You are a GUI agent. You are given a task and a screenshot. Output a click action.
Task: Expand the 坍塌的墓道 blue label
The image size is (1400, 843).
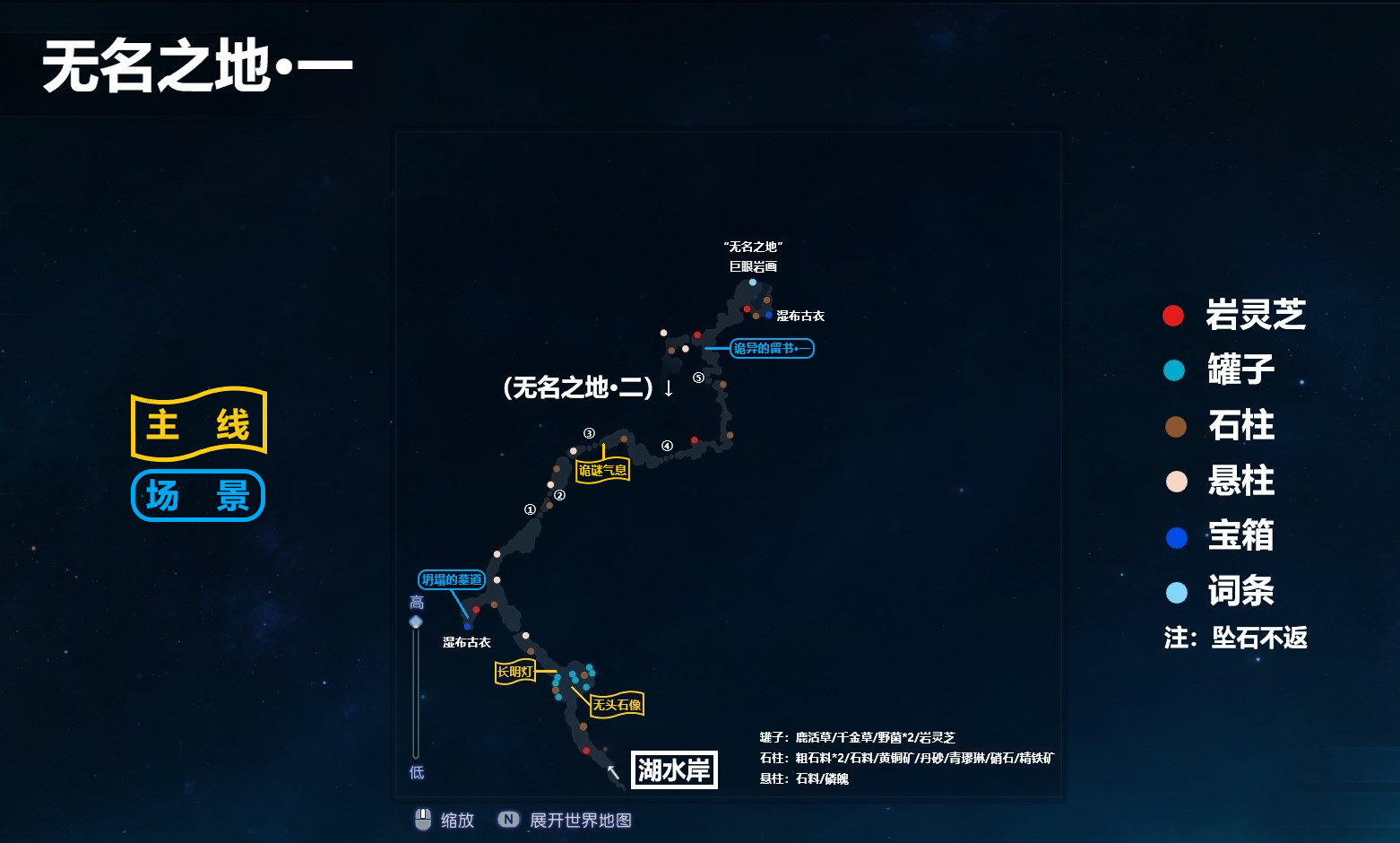[x=452, y=579]
